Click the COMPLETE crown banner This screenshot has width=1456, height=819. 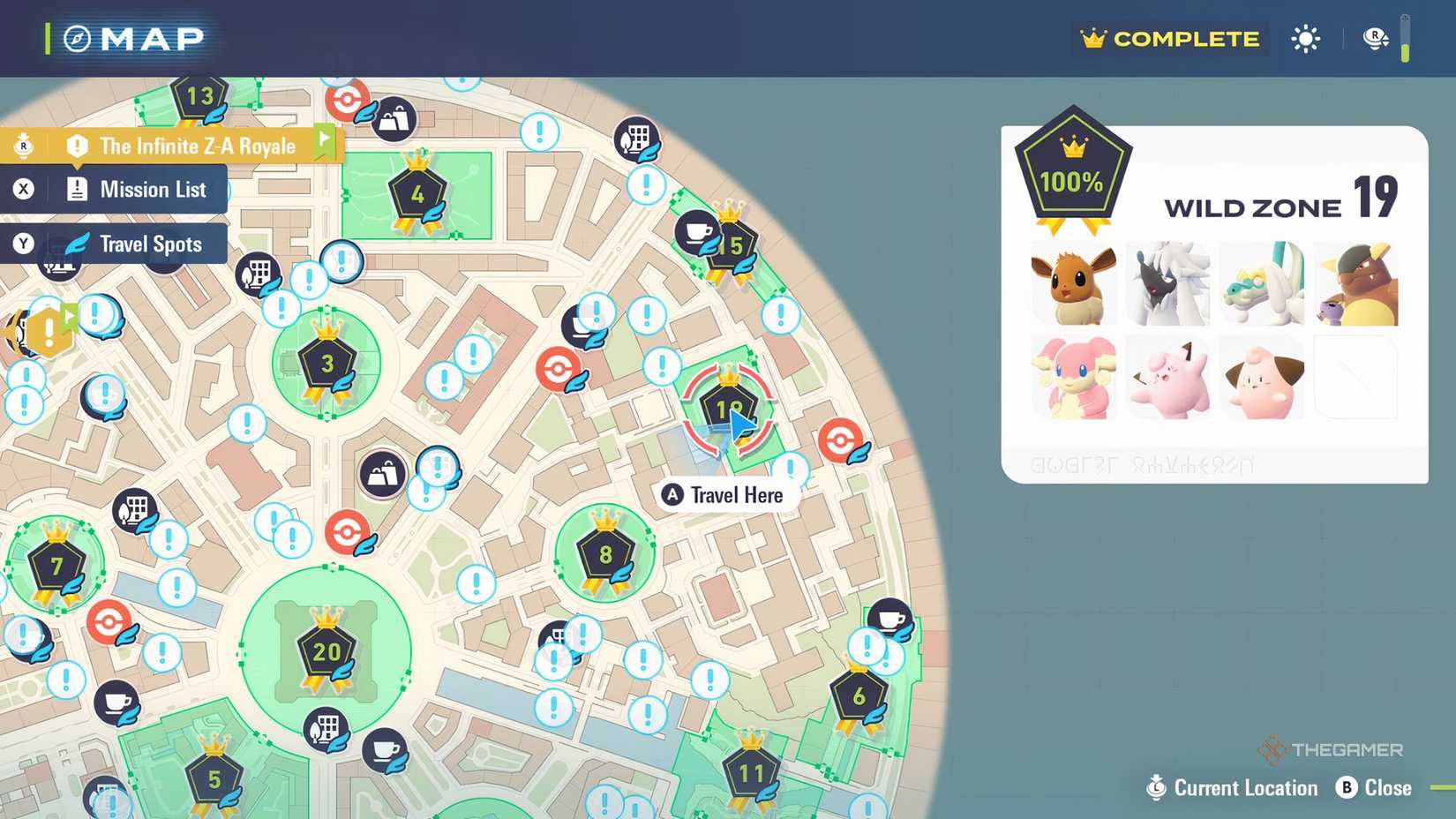click(x=1170, y=39)
